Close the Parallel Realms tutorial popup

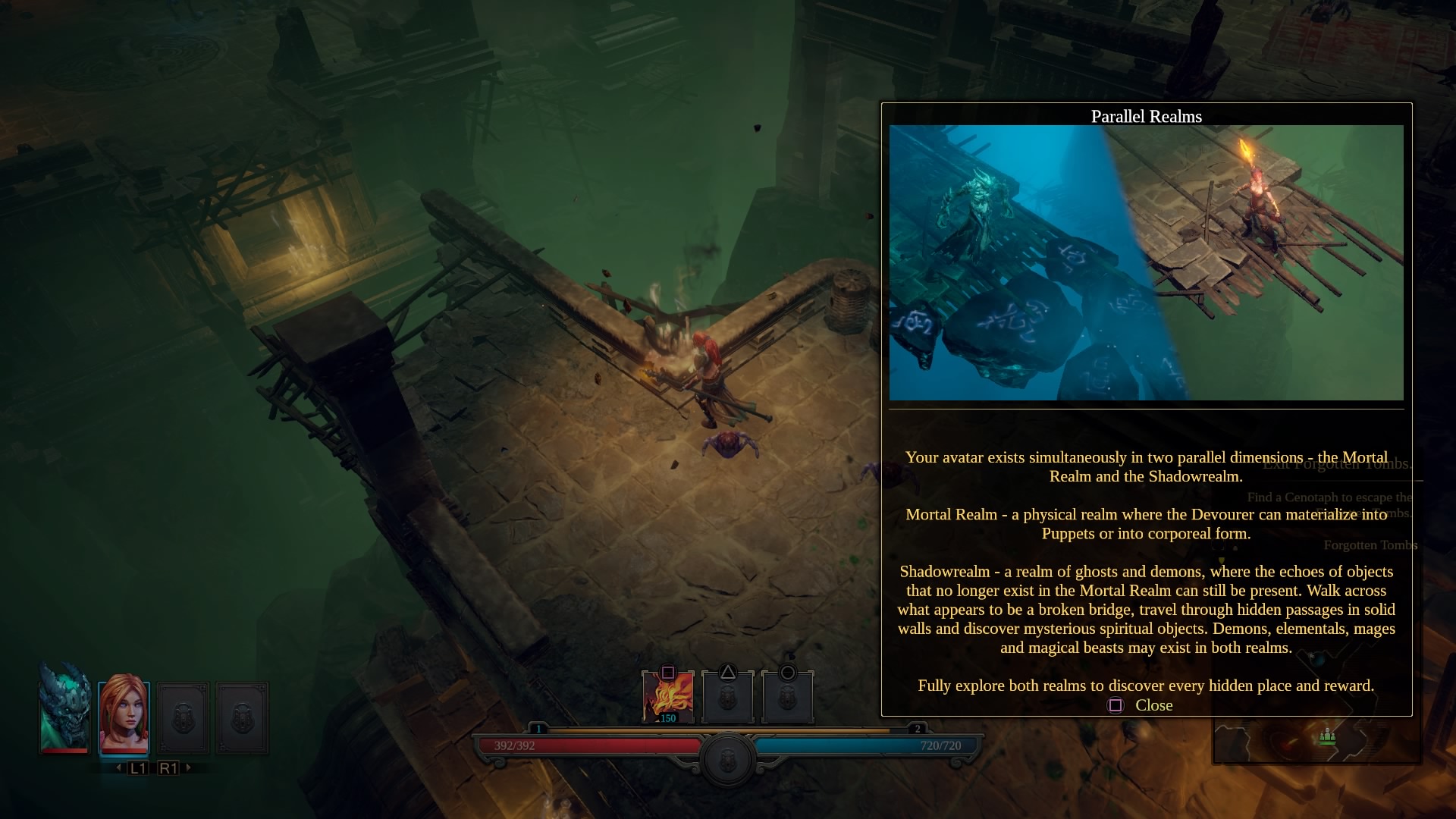point(1153,705)
